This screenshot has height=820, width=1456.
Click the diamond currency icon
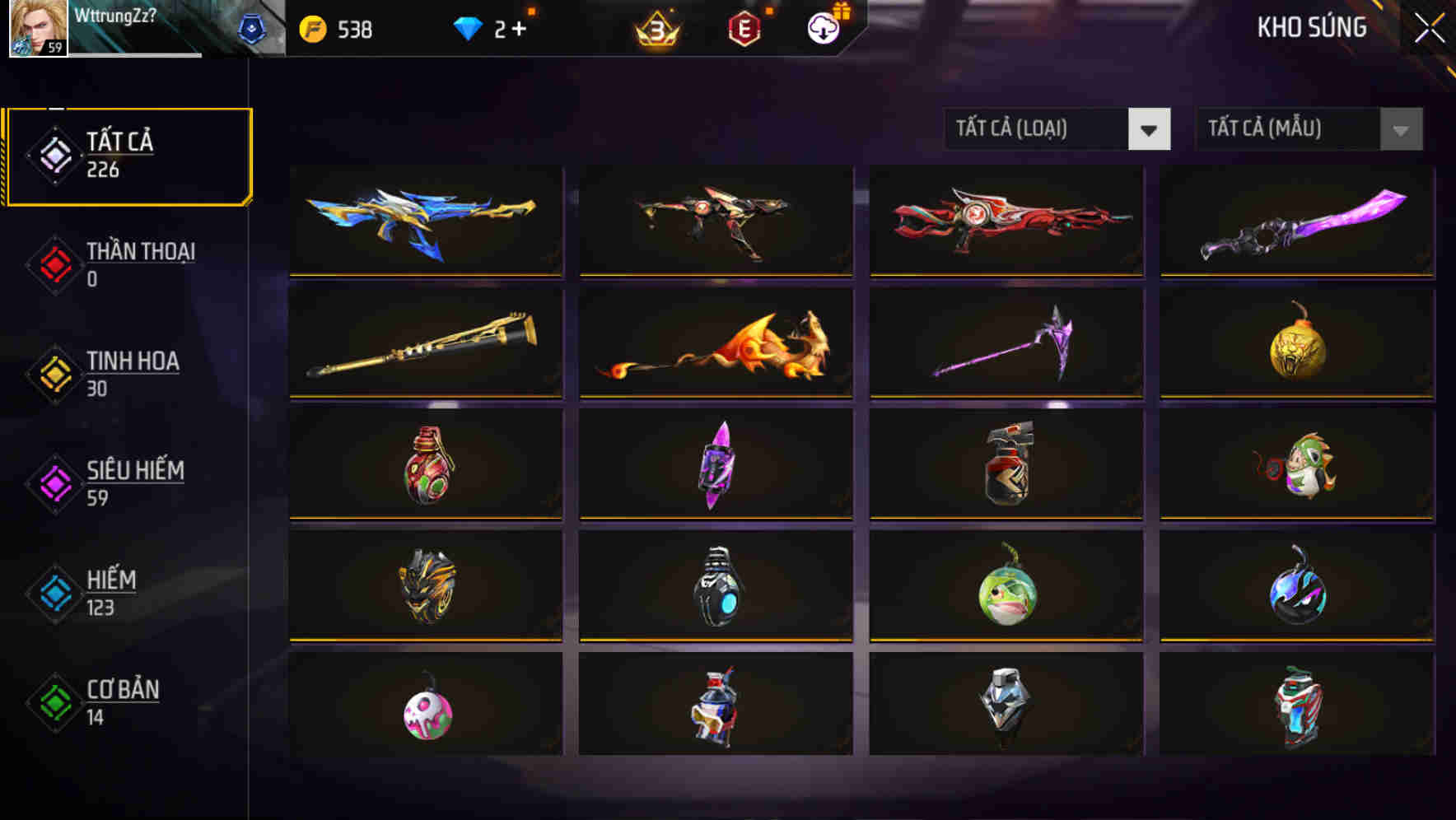click(468, 27)
